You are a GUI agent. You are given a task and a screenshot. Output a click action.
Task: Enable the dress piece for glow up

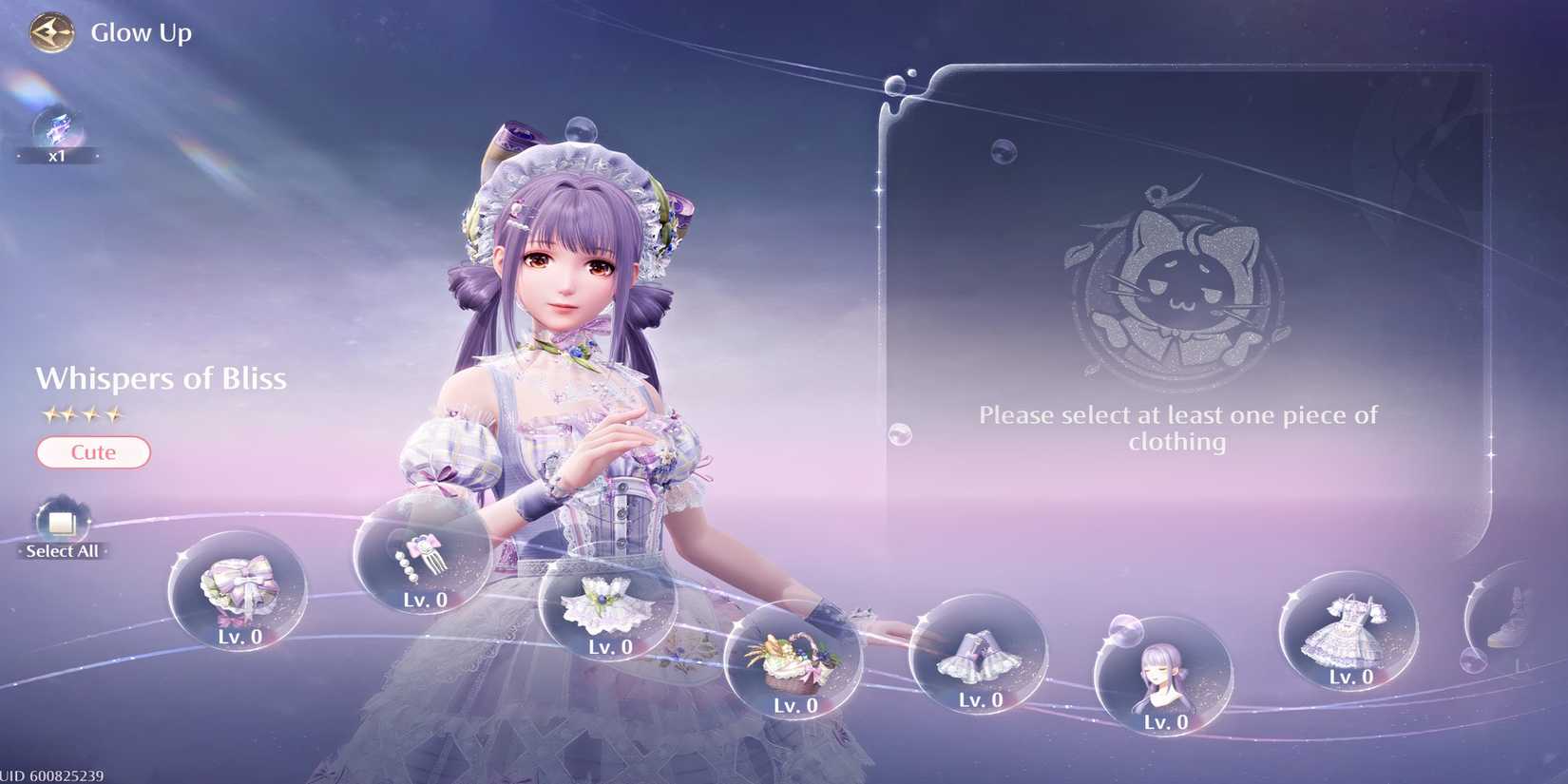click(x=1349, y=632)
